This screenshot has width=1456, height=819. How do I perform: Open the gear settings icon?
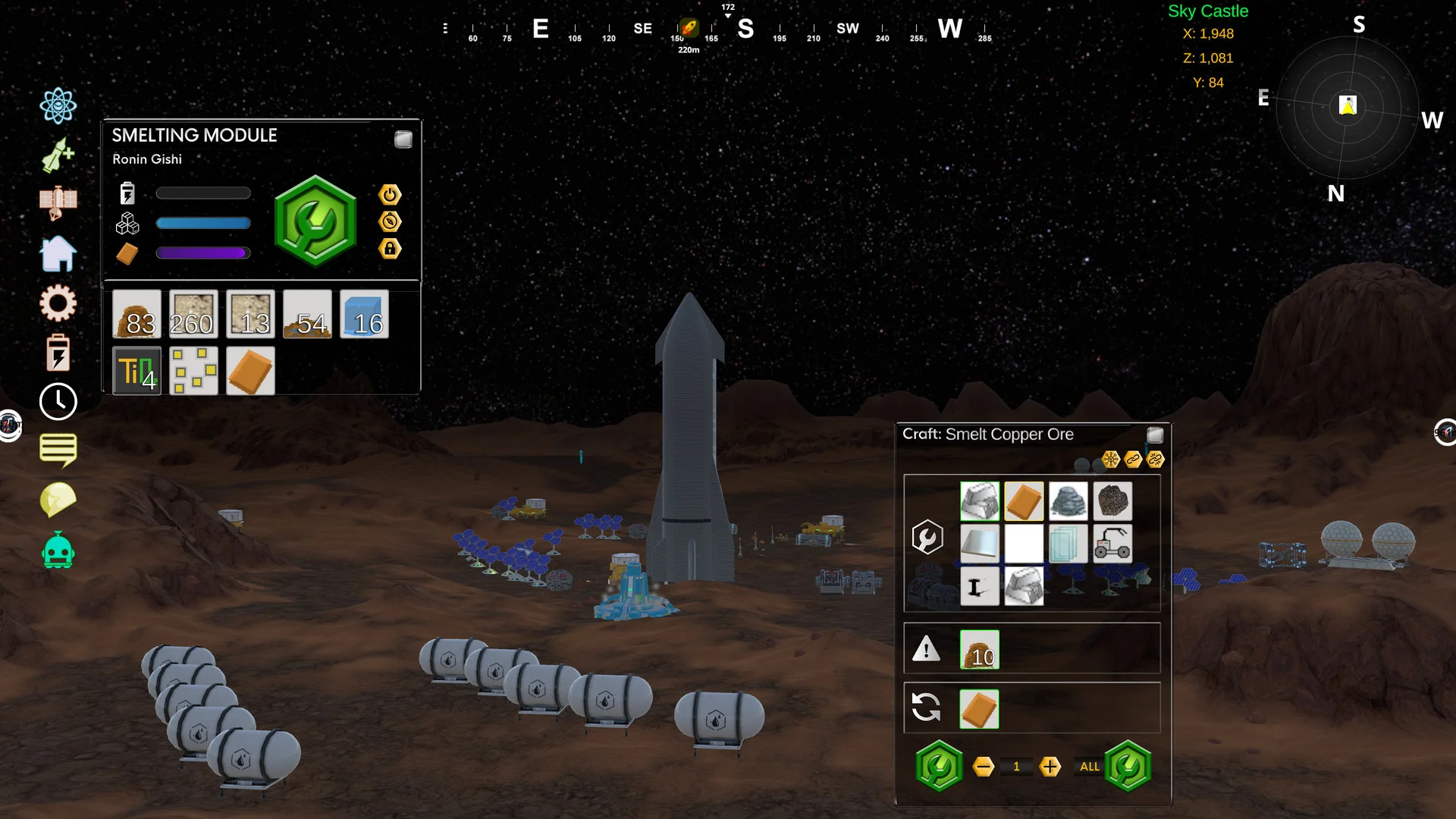pyautogui.click(x=58, y=303)
